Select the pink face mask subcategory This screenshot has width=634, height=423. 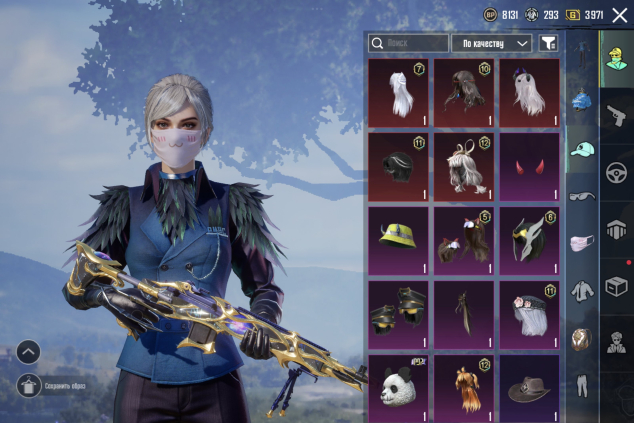(582, 243)
